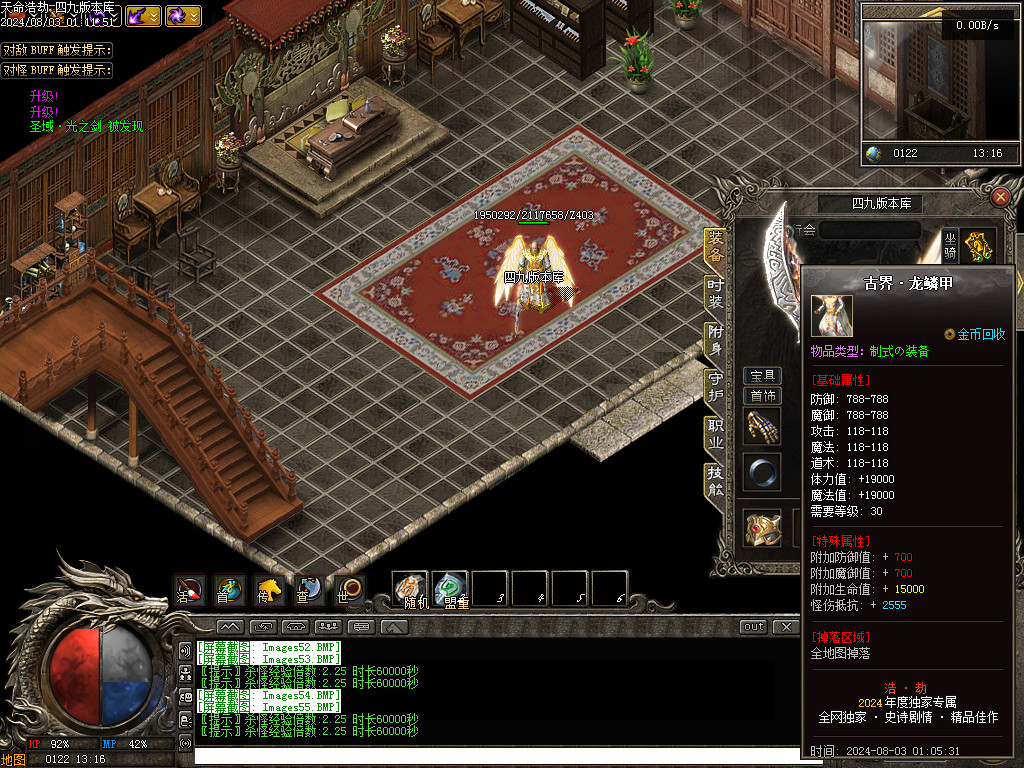Open the 传 golden horse shortcut
Screen dimensions: 1024x768
click(x=268, y=590)
